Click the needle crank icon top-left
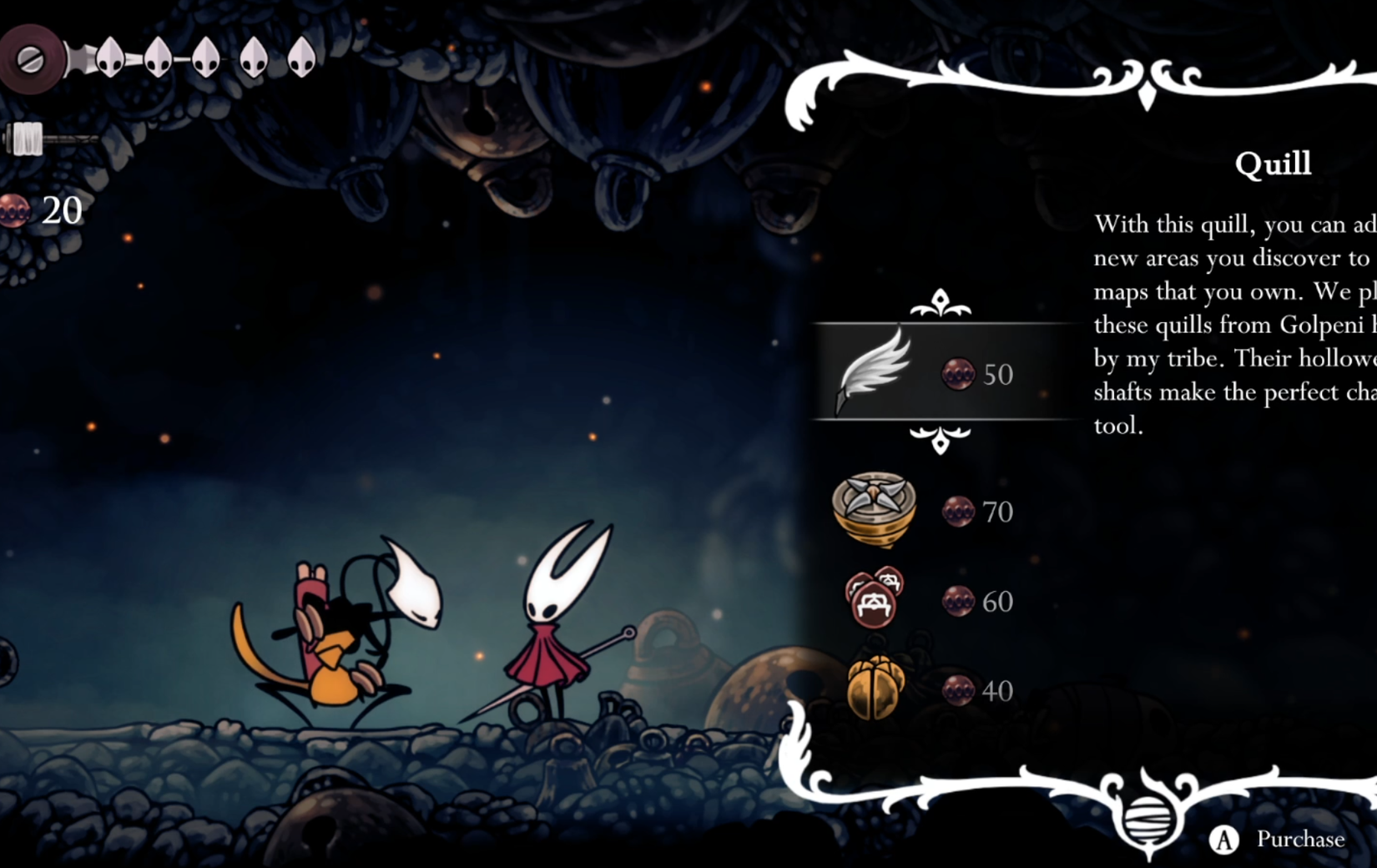The image size is (1377, 868). tap(32, 58)
